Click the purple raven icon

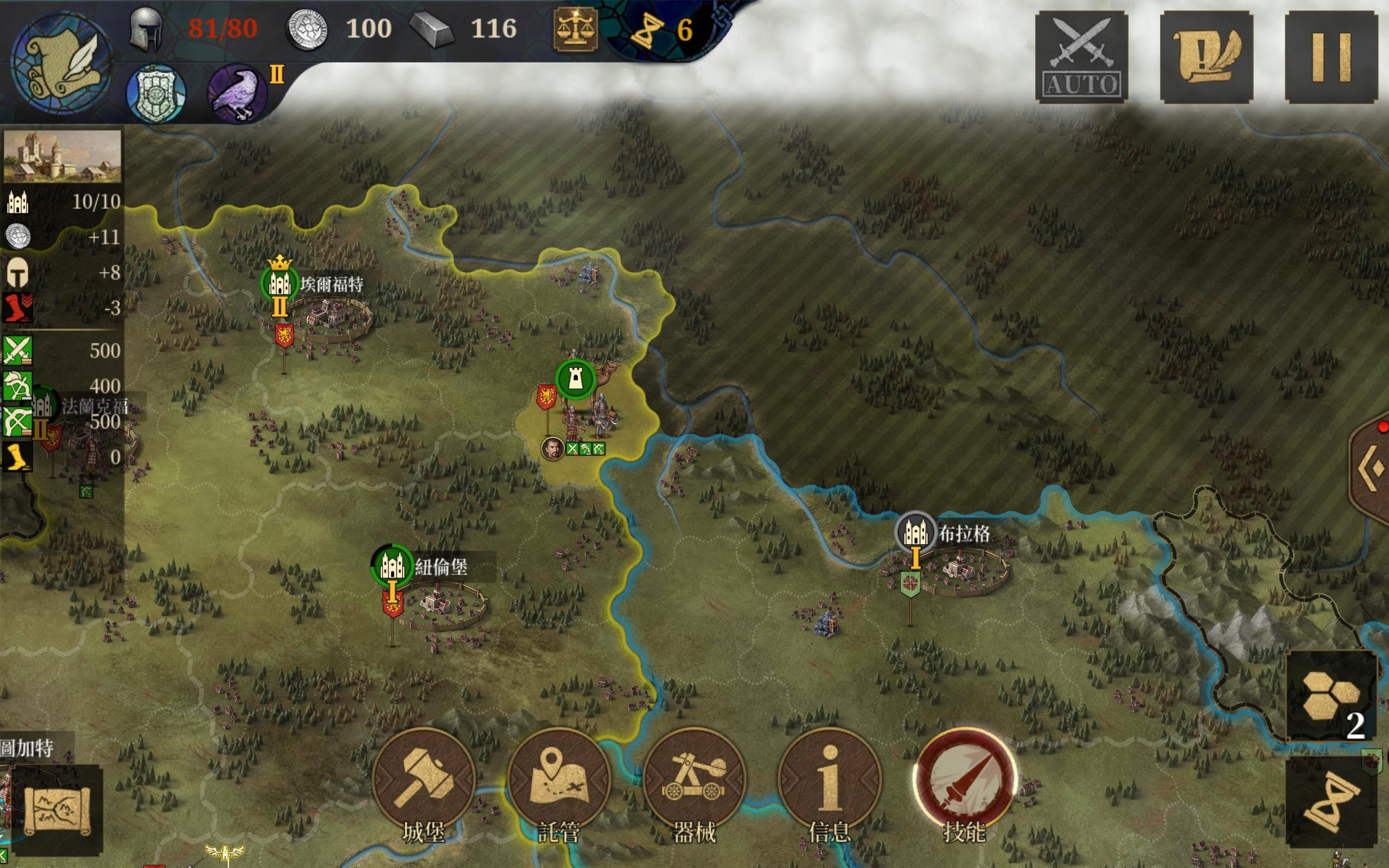click(237, 93)
